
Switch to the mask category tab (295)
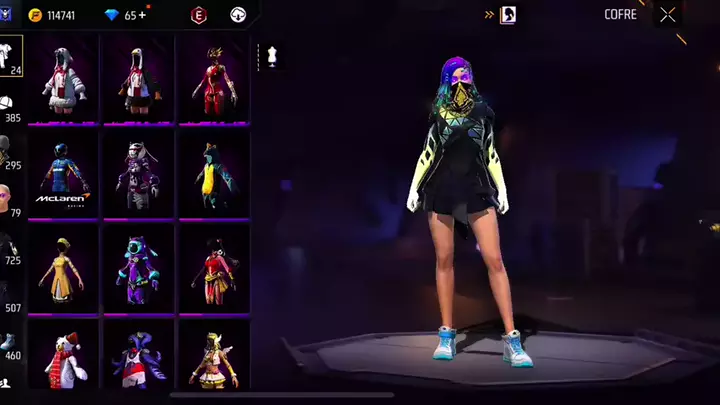(x=9, y=155)
